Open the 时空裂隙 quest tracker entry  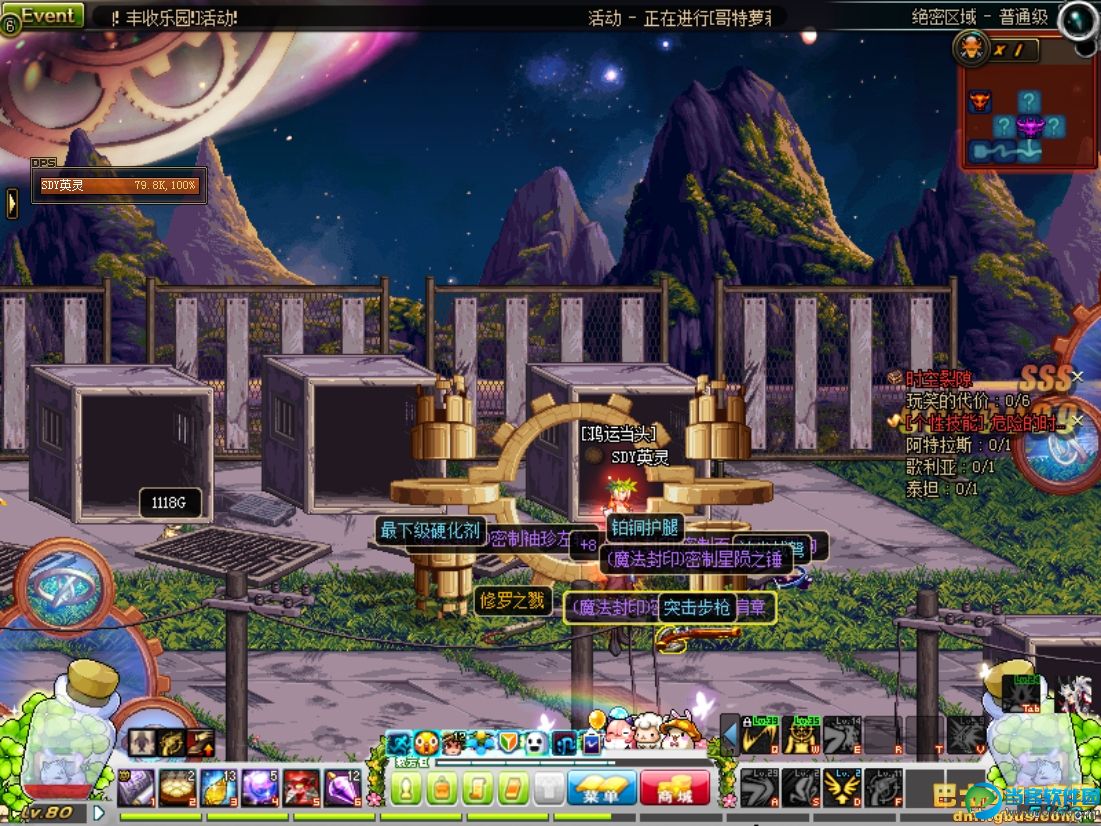[x=938, y=379]
